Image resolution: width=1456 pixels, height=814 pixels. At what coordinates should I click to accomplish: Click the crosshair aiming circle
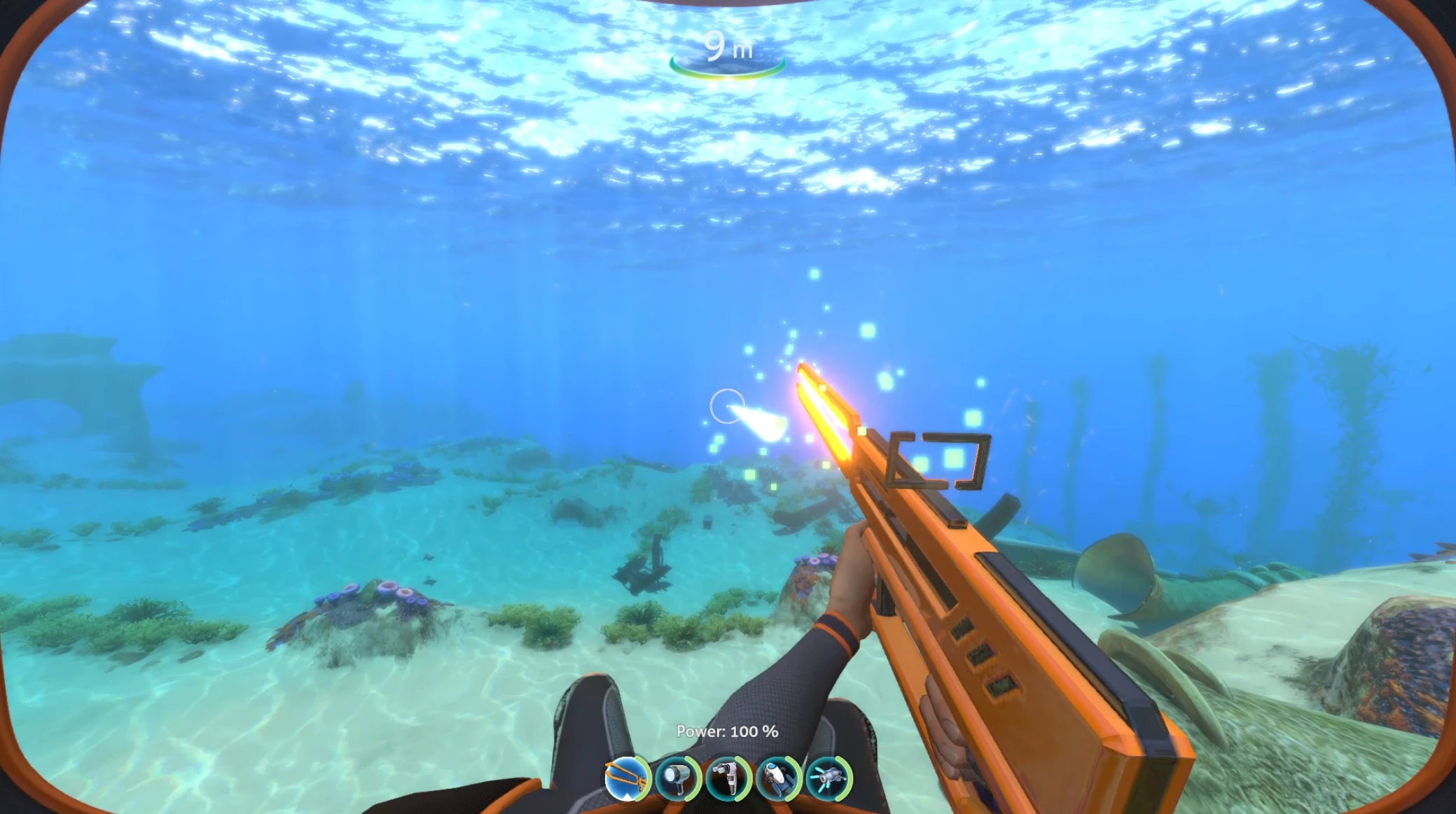click(728, 405)
